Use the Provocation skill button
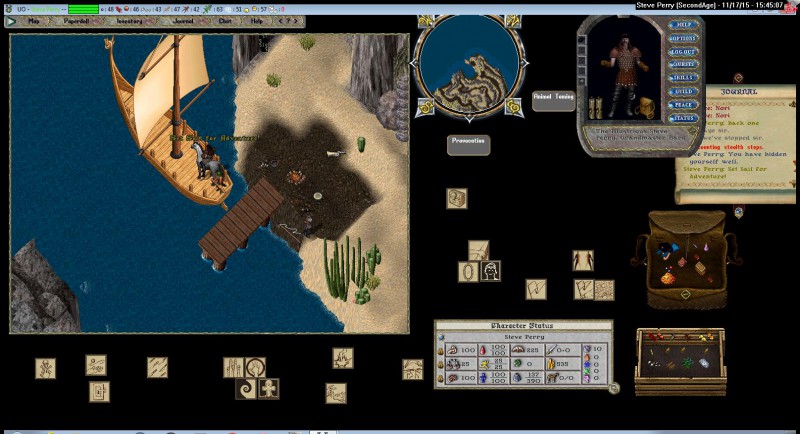Screen dimensions: 800x434 tap(468, 142)
